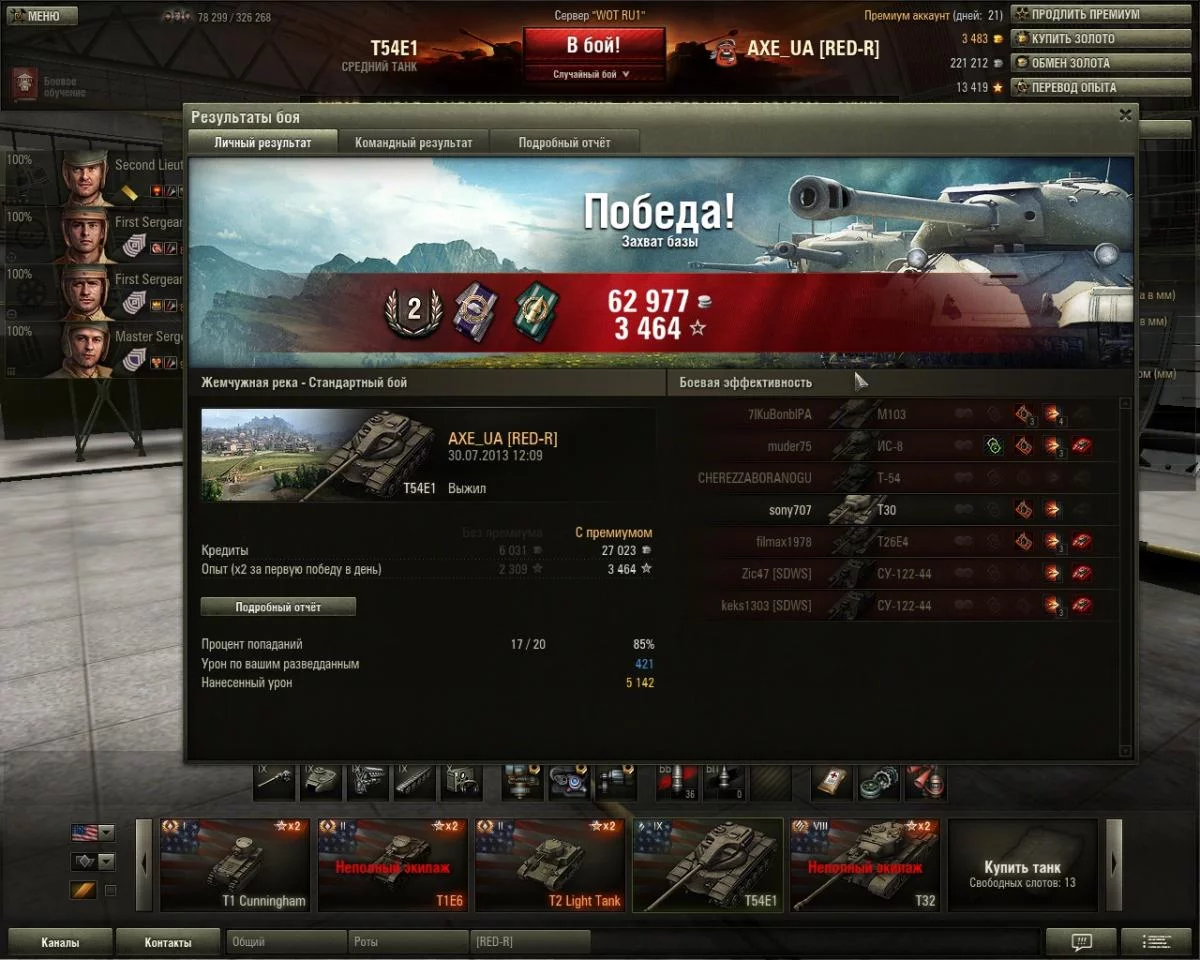Close the battle results window
This screenshot has height=960, width=1200.
pyautogui.click(x=1125, y=115)
